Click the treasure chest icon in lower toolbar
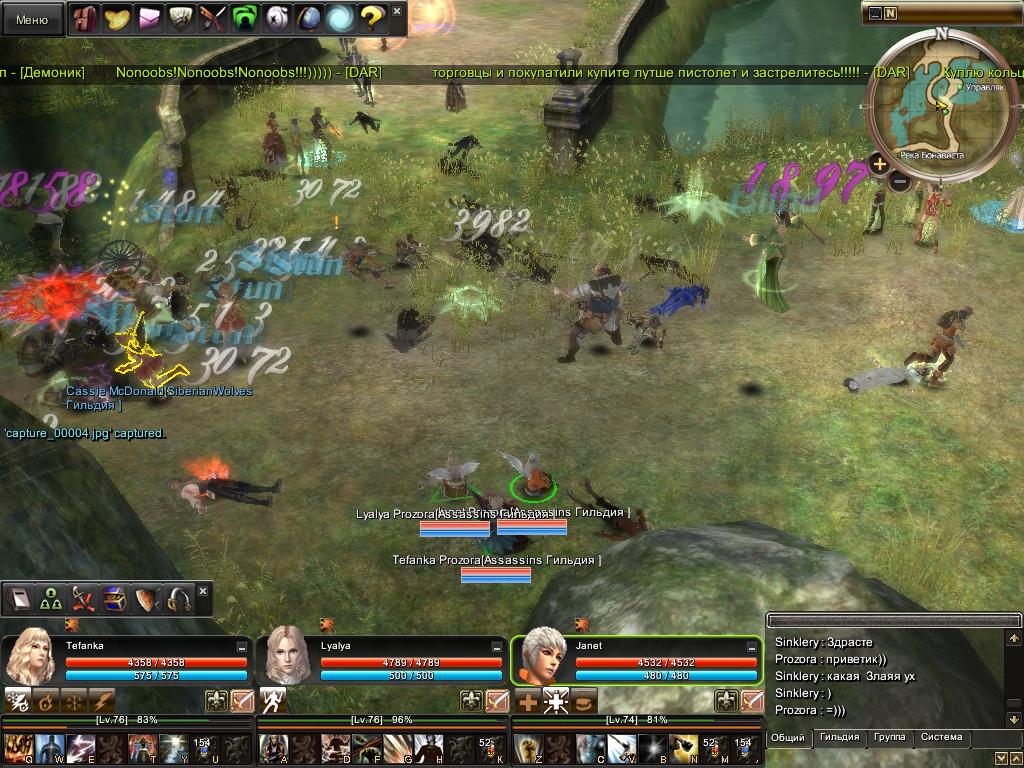 tap(115, 599)
